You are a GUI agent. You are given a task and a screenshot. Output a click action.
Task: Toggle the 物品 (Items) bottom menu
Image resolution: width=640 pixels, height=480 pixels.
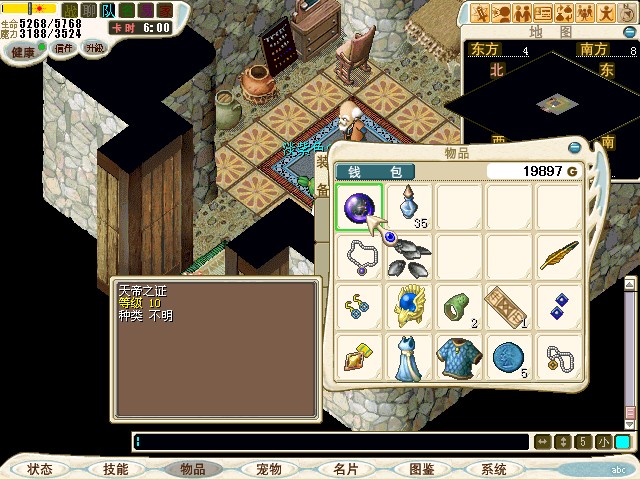coord(192,469)
